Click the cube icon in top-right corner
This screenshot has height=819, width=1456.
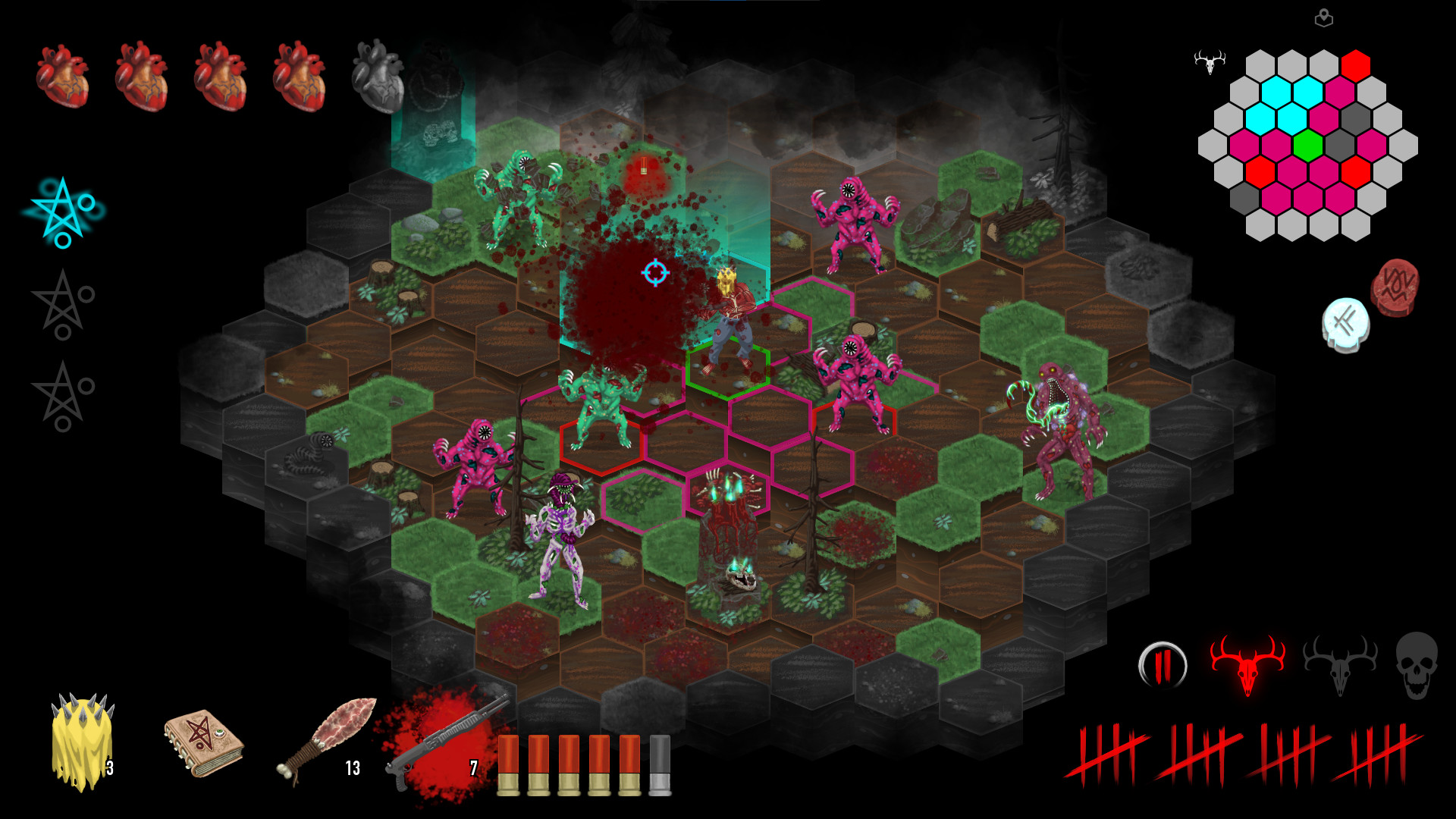(x=1325, y=19)
